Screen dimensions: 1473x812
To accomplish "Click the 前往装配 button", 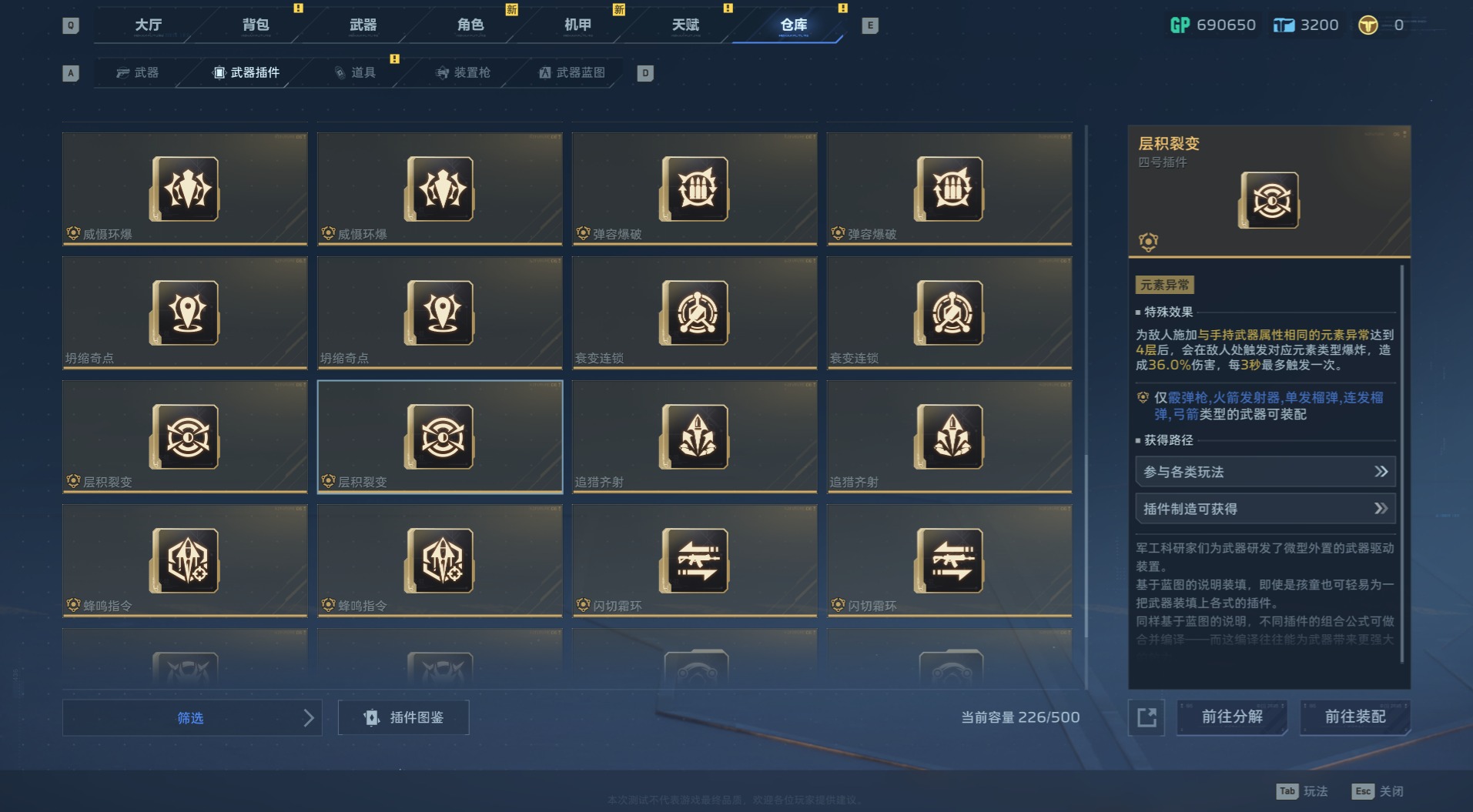I will tap(1354, 717).
